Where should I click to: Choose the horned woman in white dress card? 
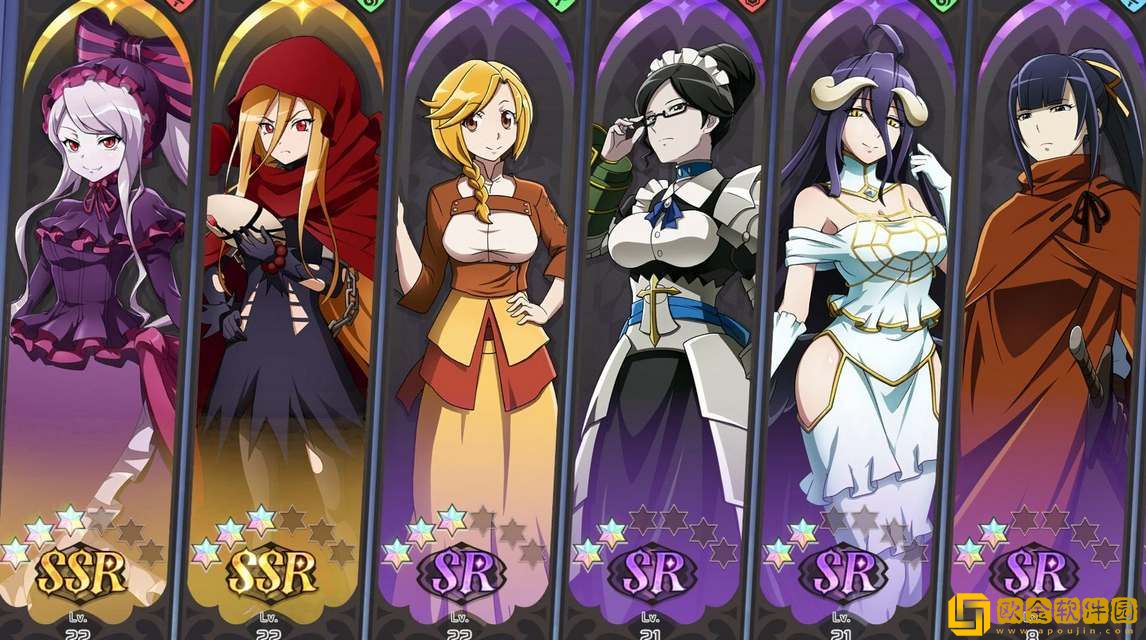[x=860, y=300]
